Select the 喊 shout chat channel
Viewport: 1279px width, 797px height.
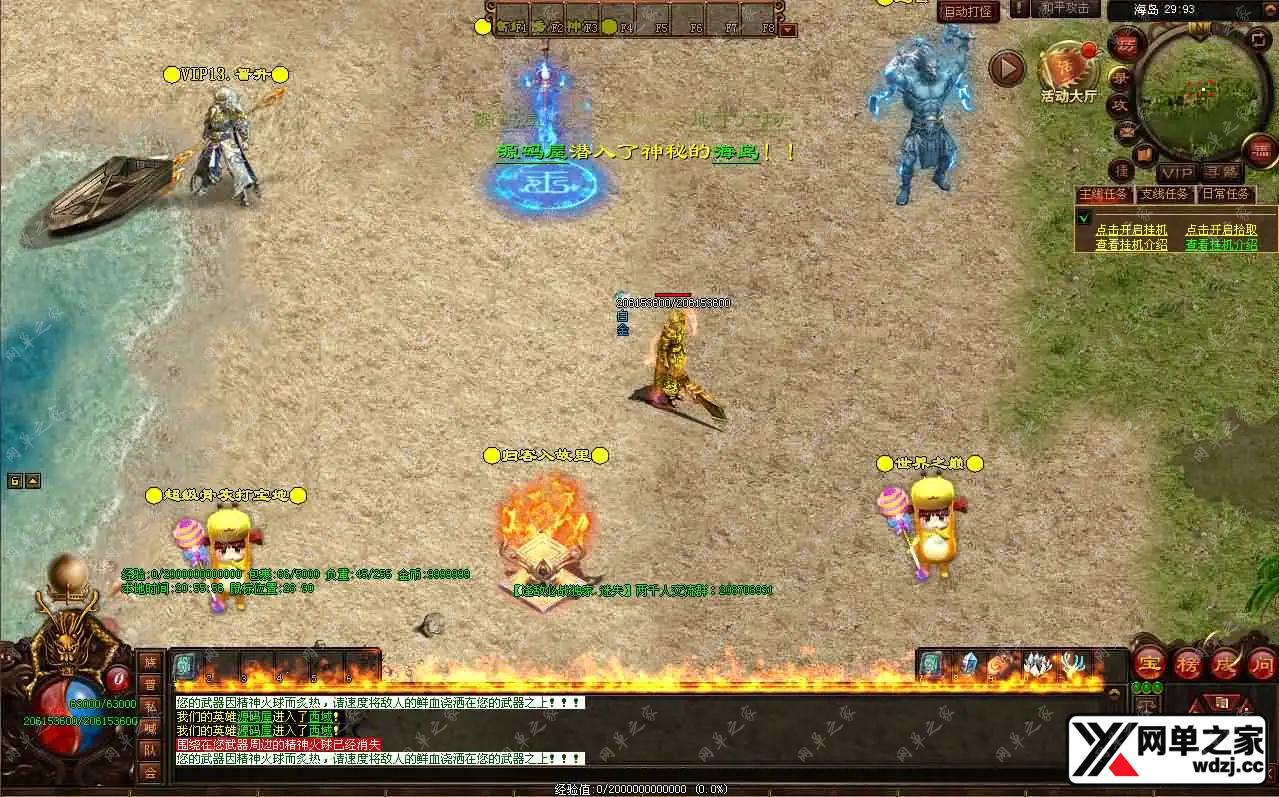click(150, 728)
